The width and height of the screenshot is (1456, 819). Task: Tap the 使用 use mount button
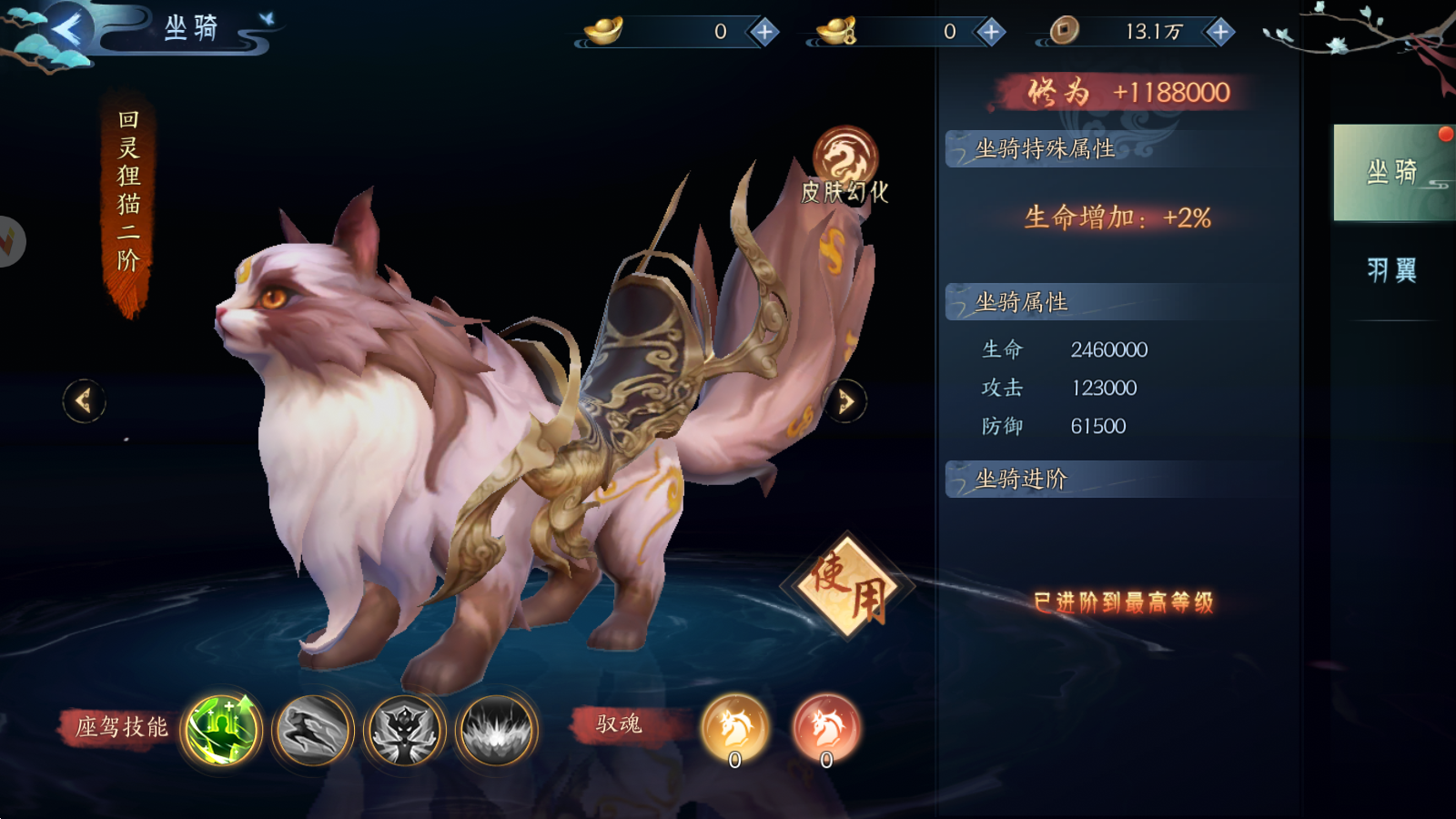point(848,587)
